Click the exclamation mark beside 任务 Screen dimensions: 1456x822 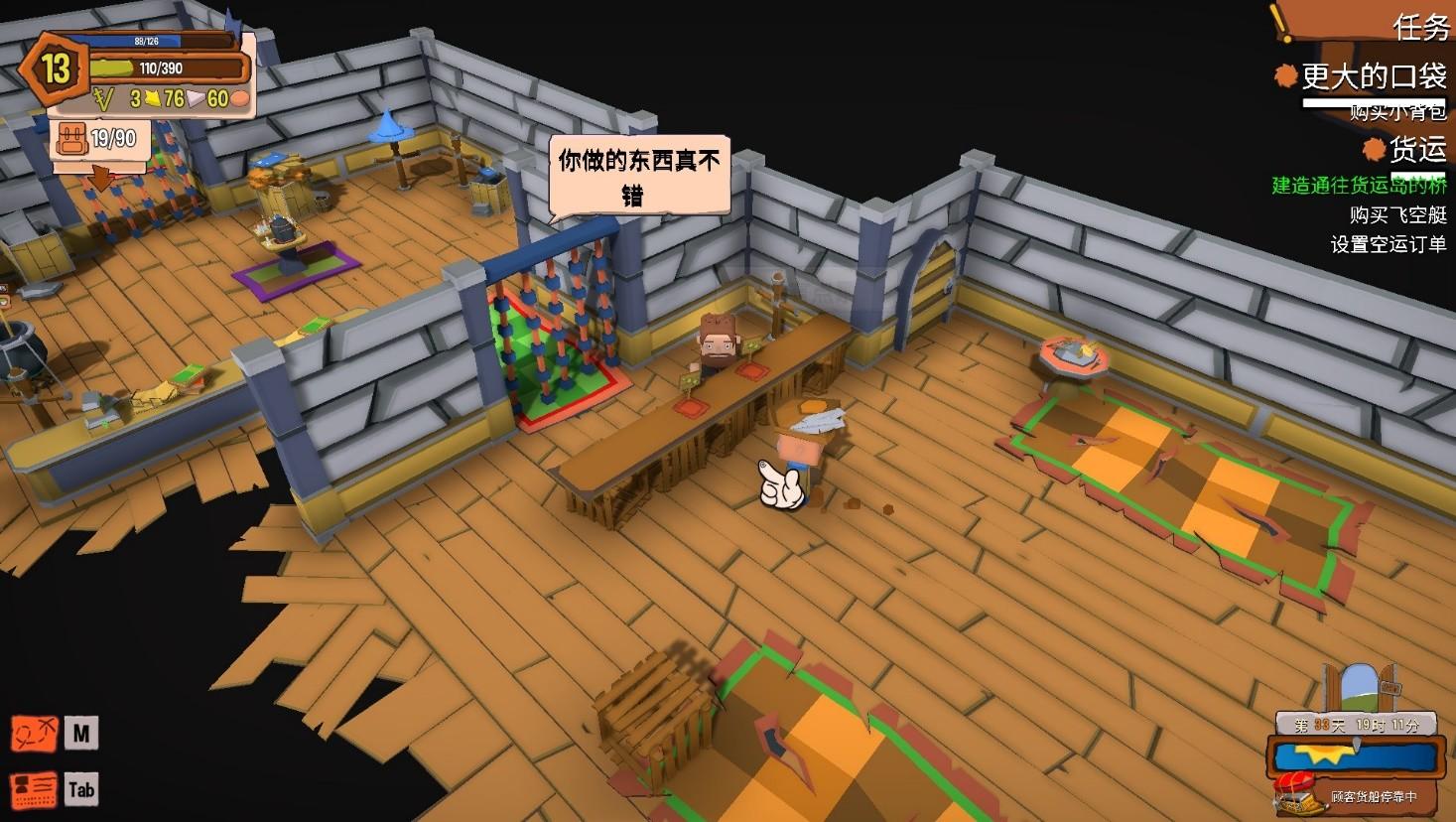pyautogui.click(x=1278, y=21)
